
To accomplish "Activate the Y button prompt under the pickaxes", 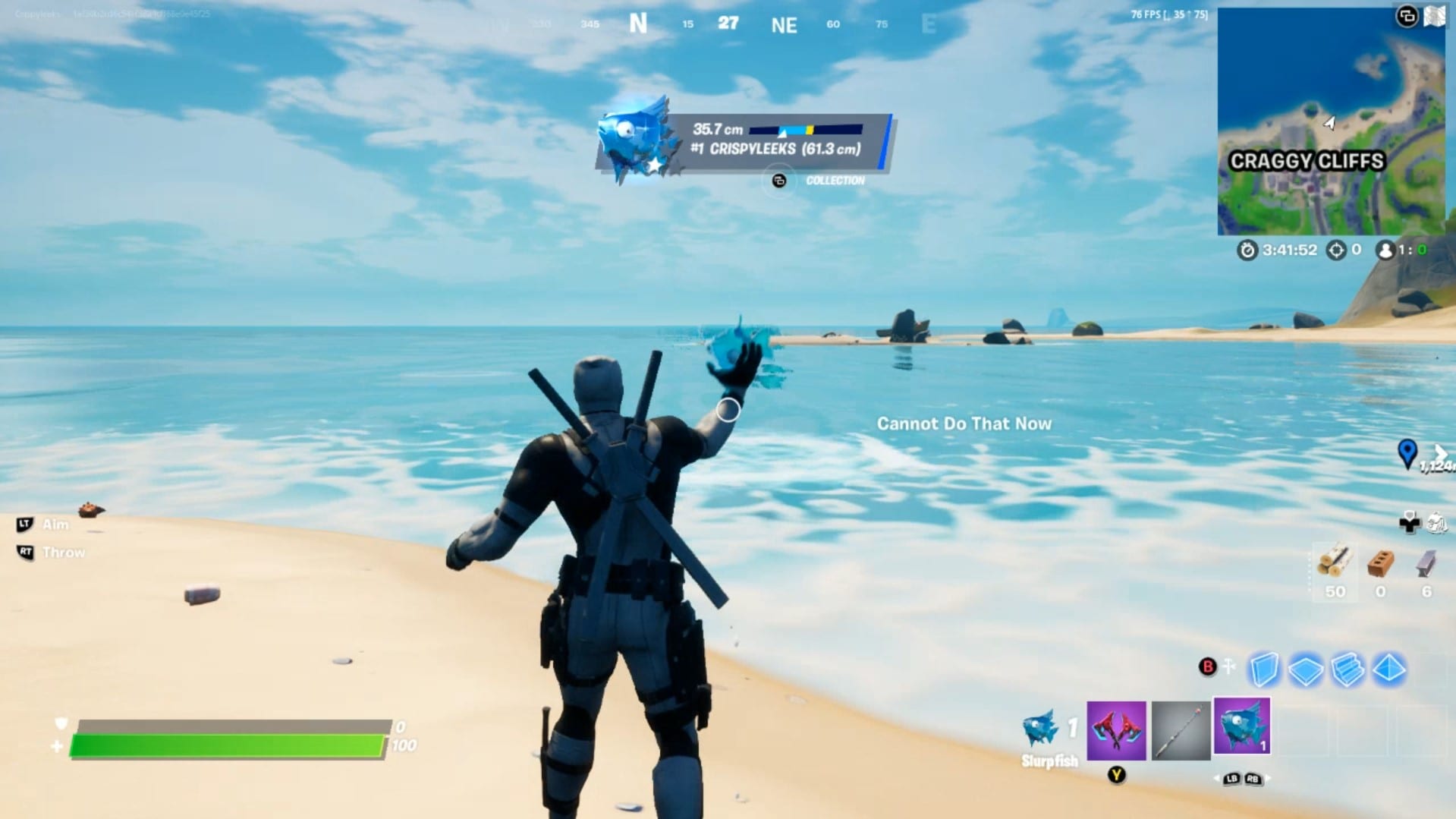I will click(x=1118, y=776).
